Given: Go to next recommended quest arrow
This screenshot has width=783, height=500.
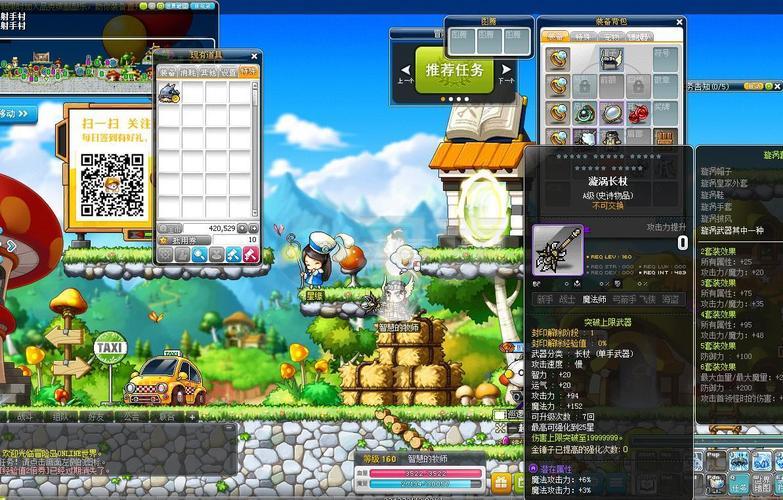Looking at the screenshot, I should tap(506, 72).
